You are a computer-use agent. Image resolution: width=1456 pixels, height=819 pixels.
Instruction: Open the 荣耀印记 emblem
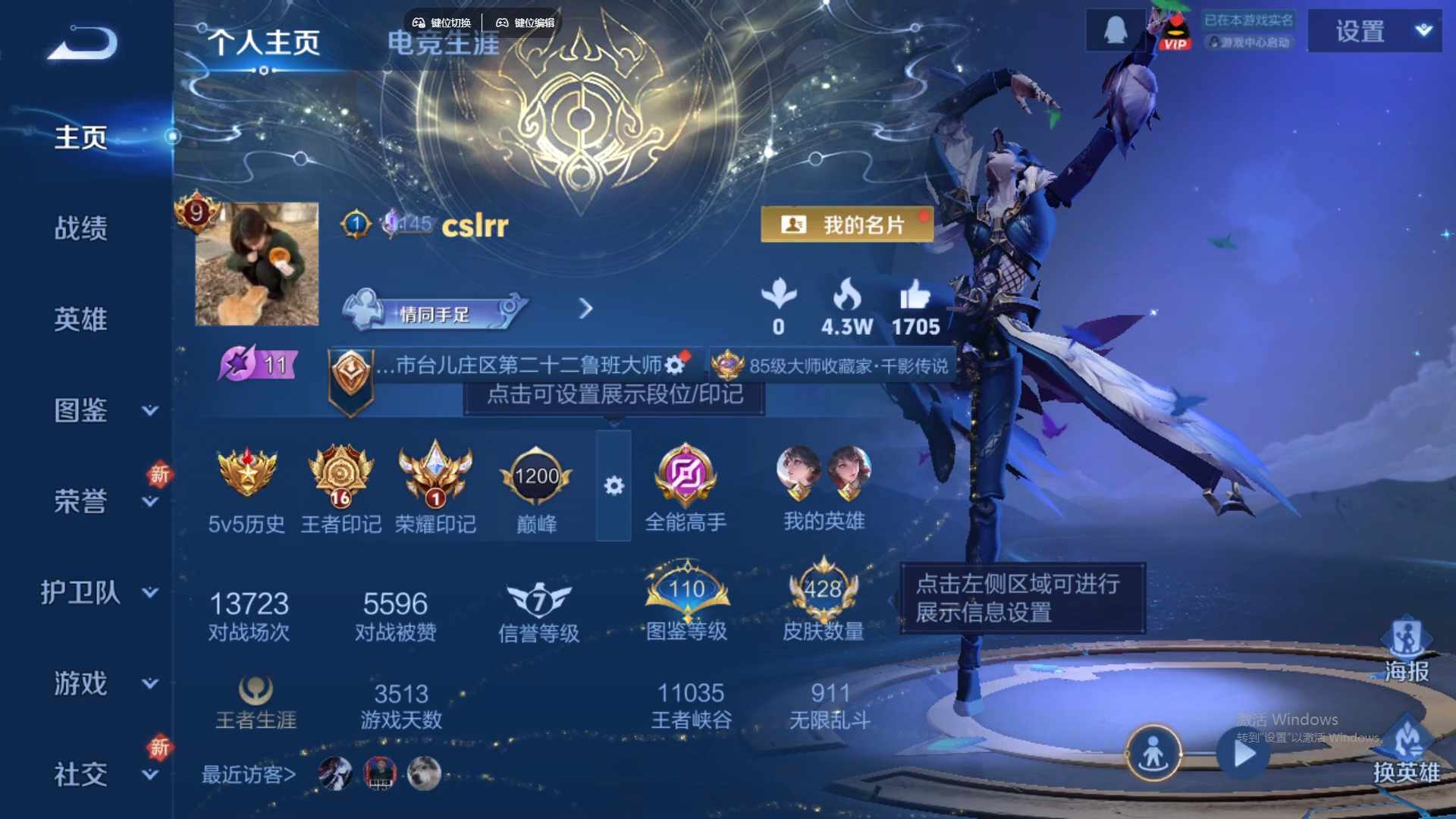(436, 475)
